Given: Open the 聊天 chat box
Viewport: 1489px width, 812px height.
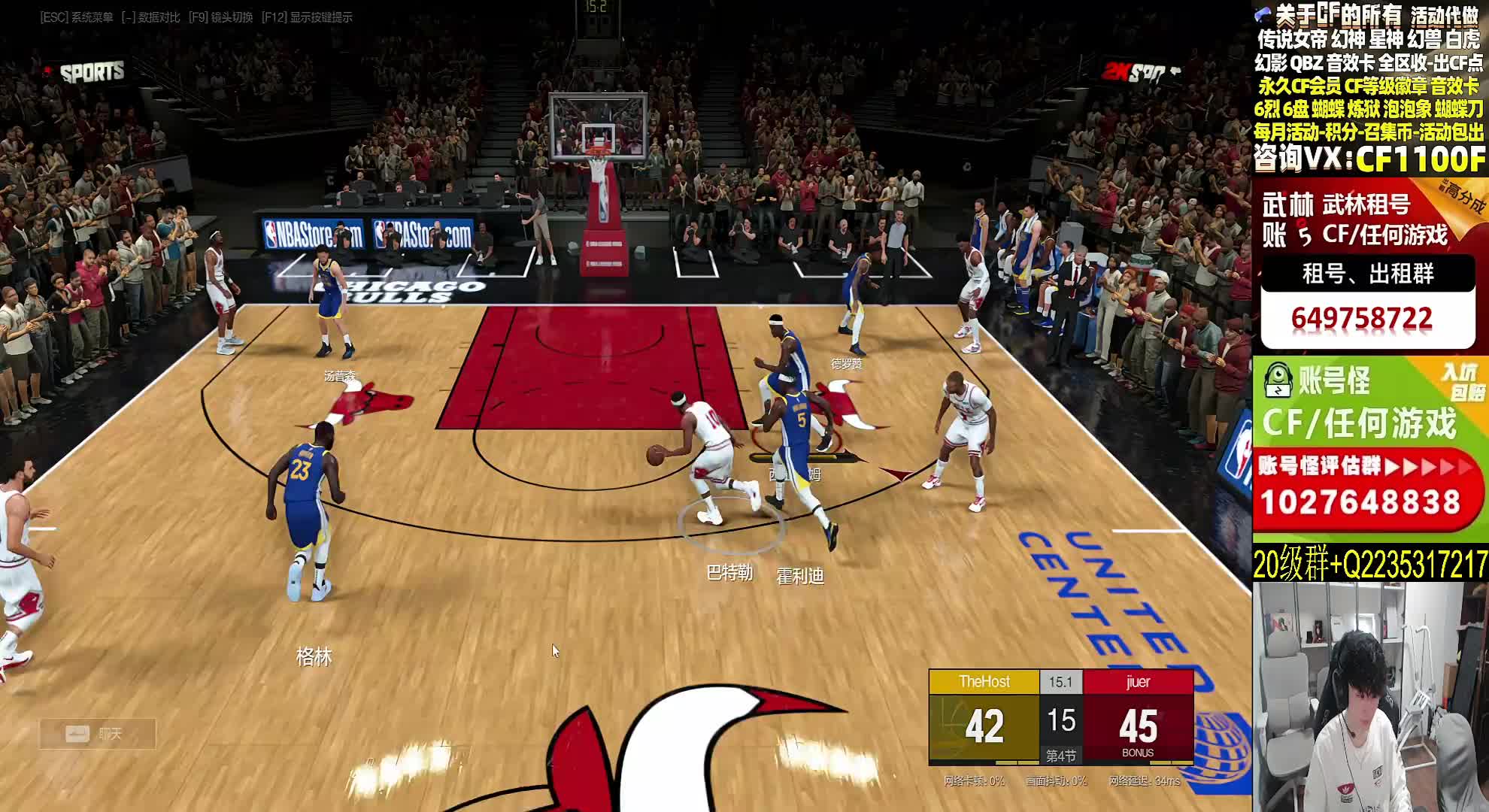Looking at the screenshot, I should coord(97,734).
